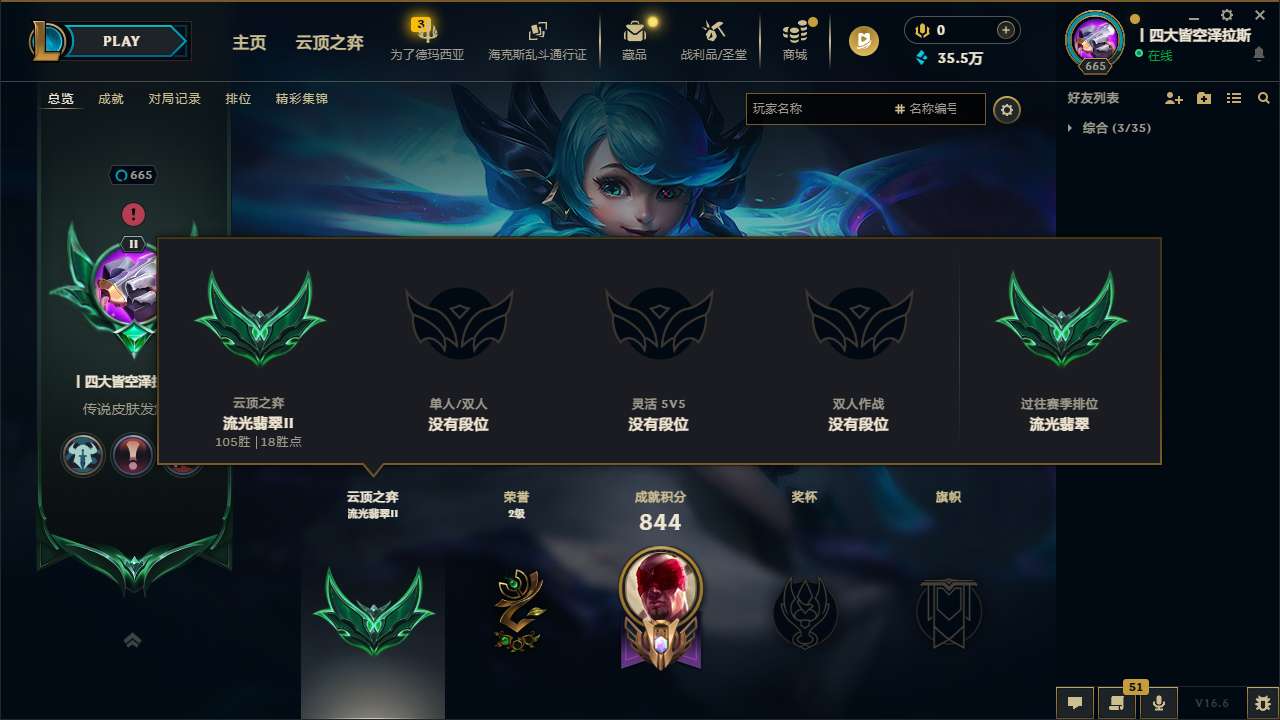Screen dimensions: 1280x720
Task: Open the 为了德玛西亚 event icon with badge
Action: (428, 33)
